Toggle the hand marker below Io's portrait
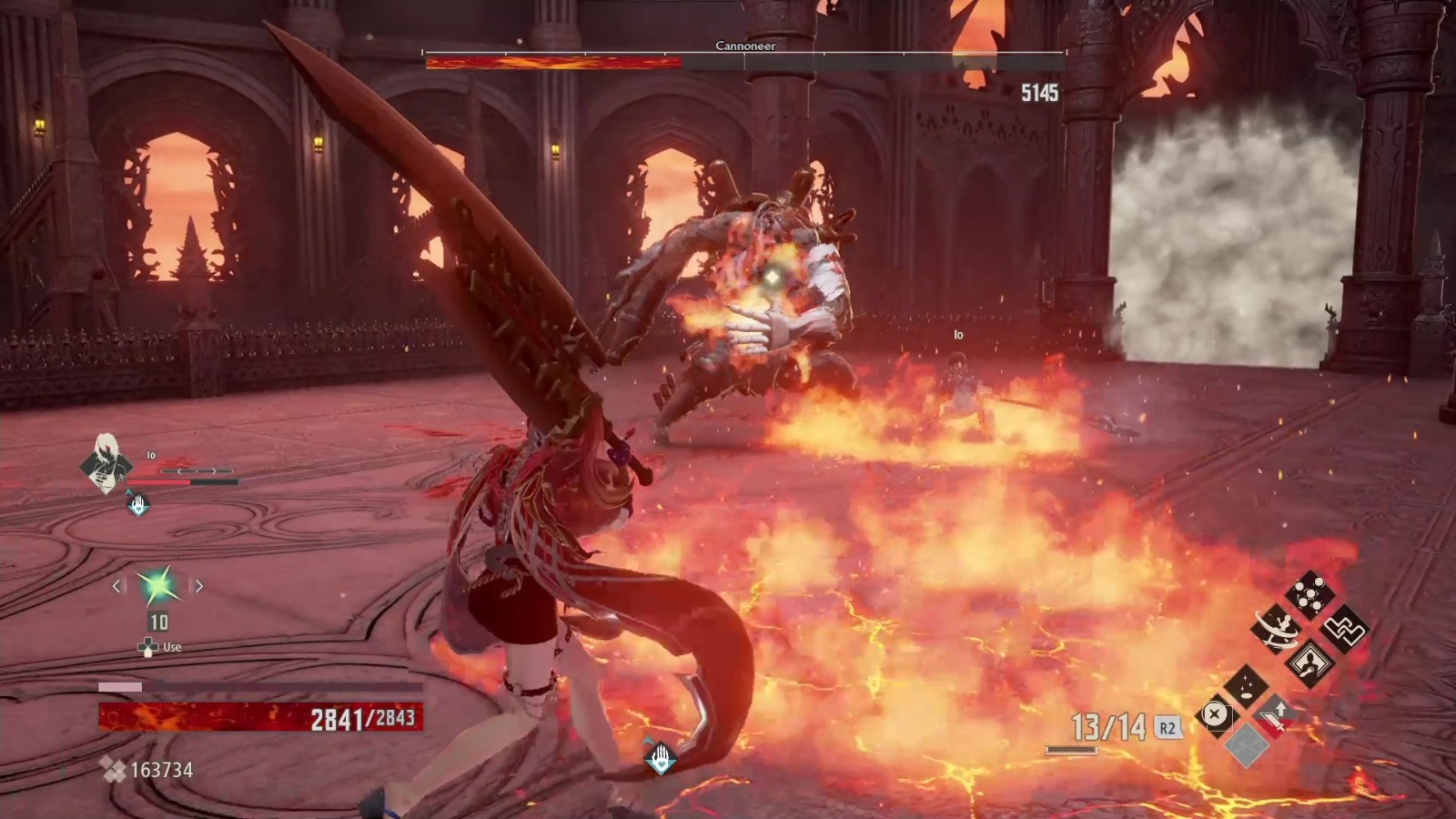This screenshot has width=1456, height=819. point(137,503)
